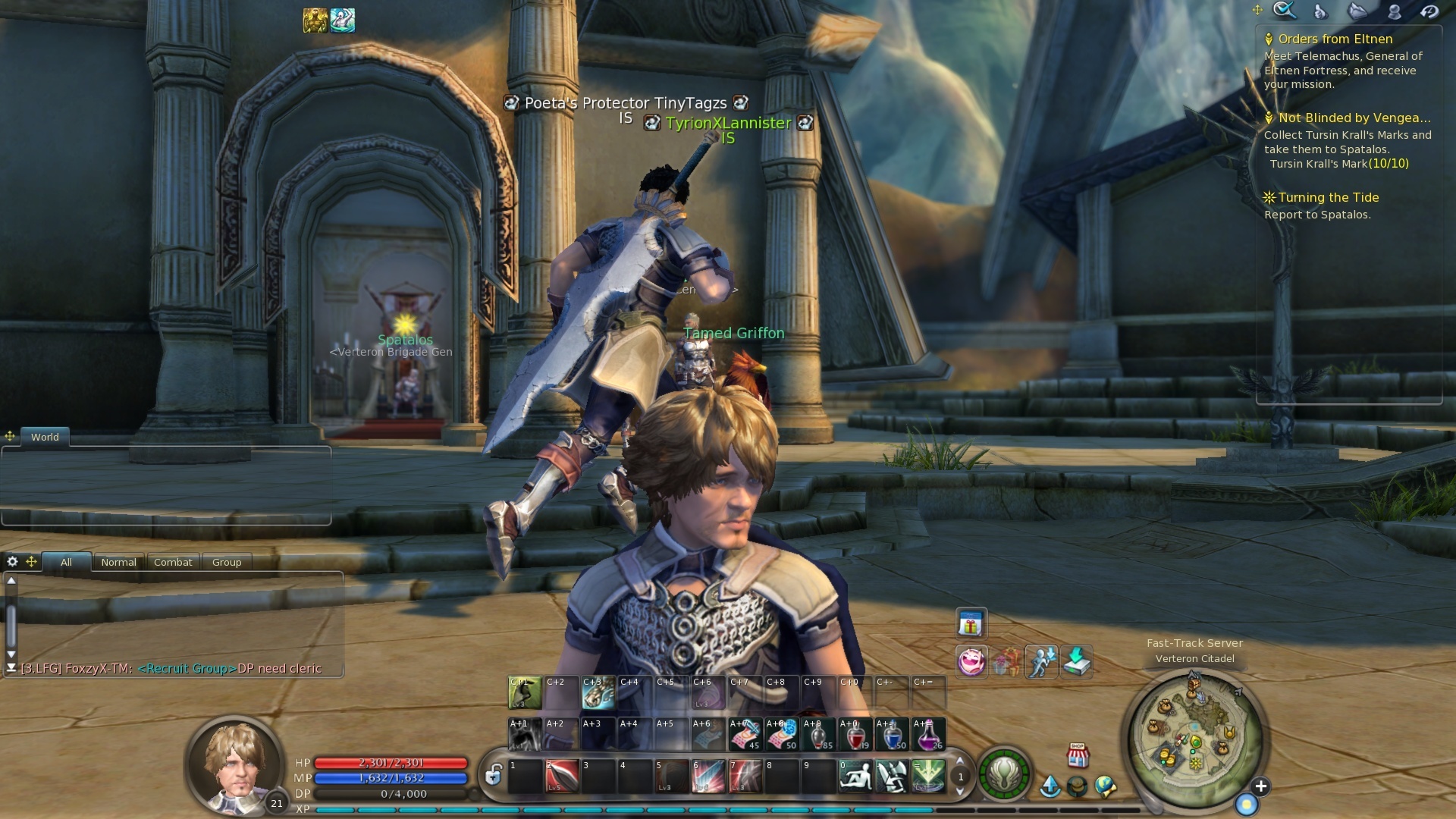Open the Not Blinded by Vengeance quest
This screenshot has height=819, width=1456.
(x=1354, y=118)
